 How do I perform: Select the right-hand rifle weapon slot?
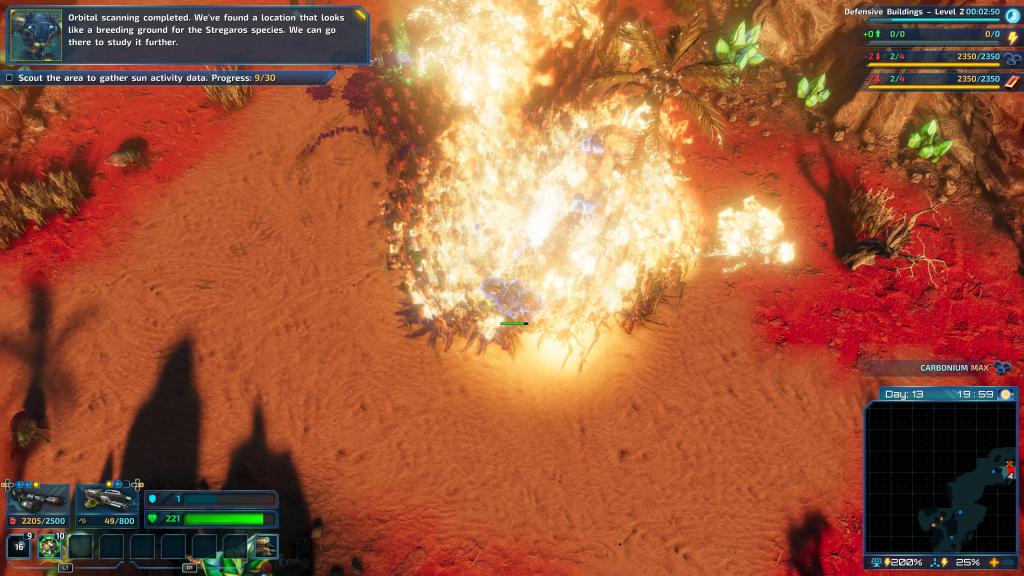(x=107, y=499)
